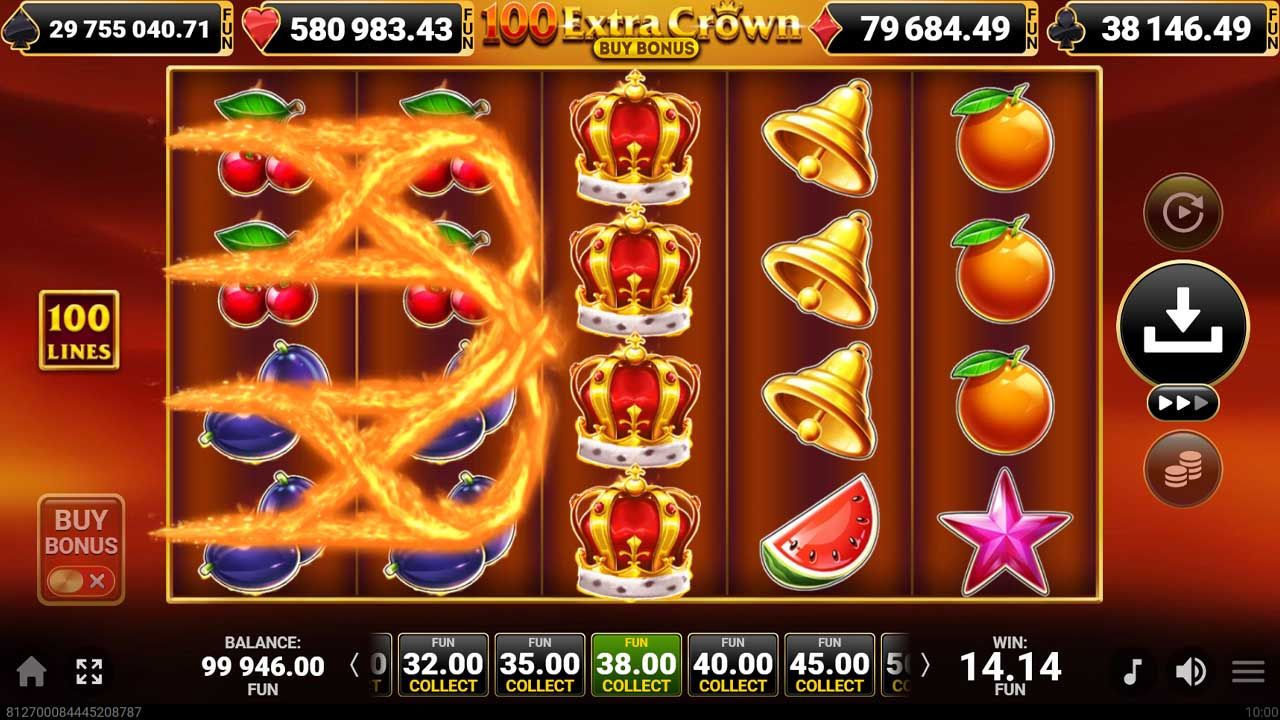Enter fullscreen with the expand icon
Image resolution: width=1280 pixels, height=720 pixels.
coord(90,672)
